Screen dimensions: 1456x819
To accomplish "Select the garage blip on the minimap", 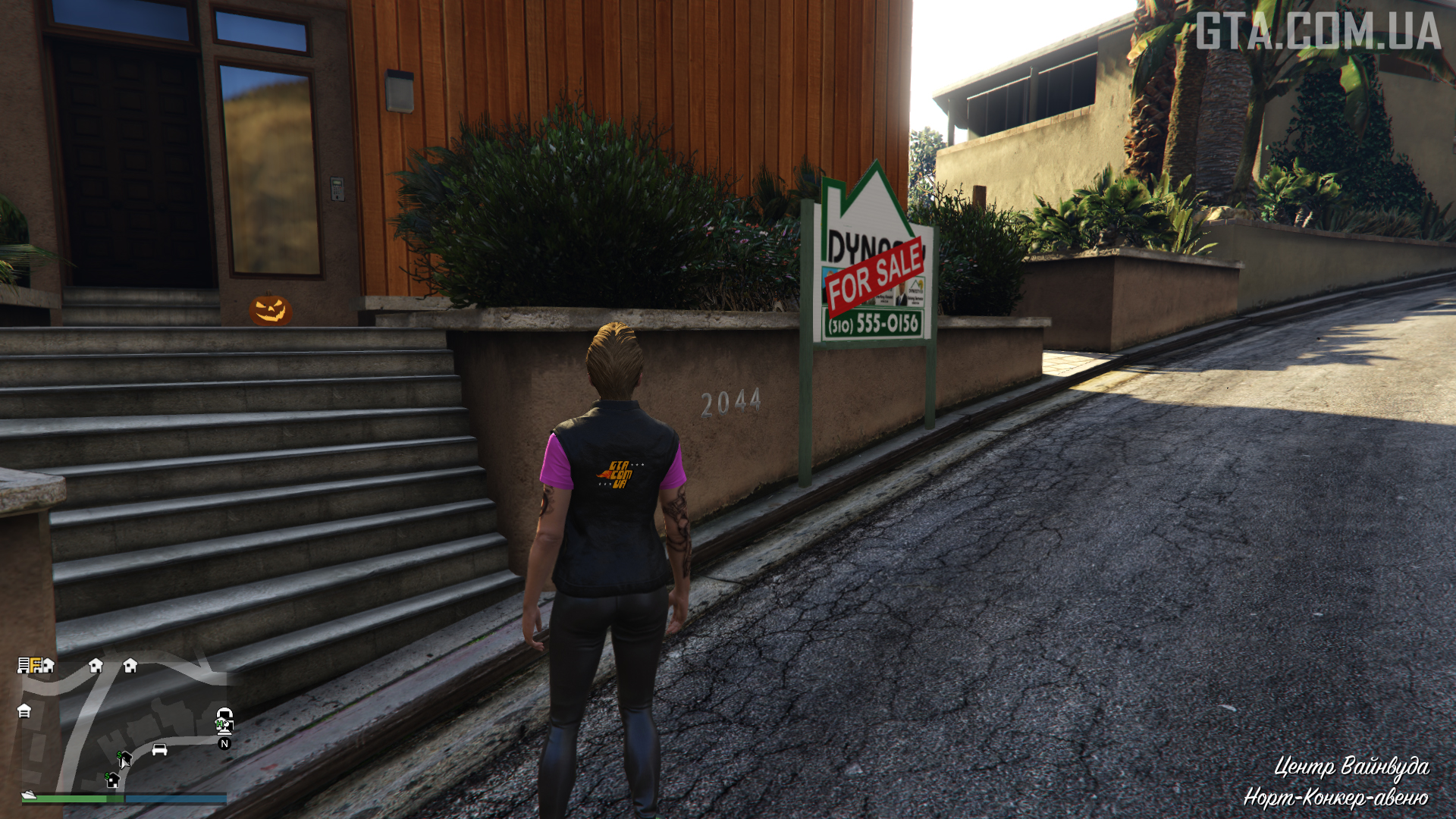I will click(24, 711).
